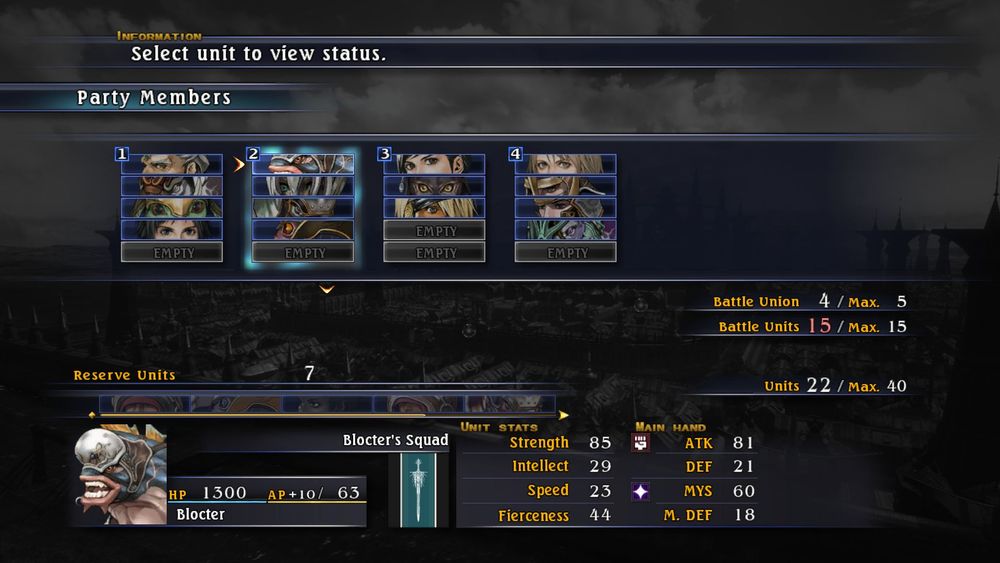Image resolution: width=1000 pixels, height=563 pixels.
Task: Select the dark-haired woman in union 1
Action: [x=172, y=230]
